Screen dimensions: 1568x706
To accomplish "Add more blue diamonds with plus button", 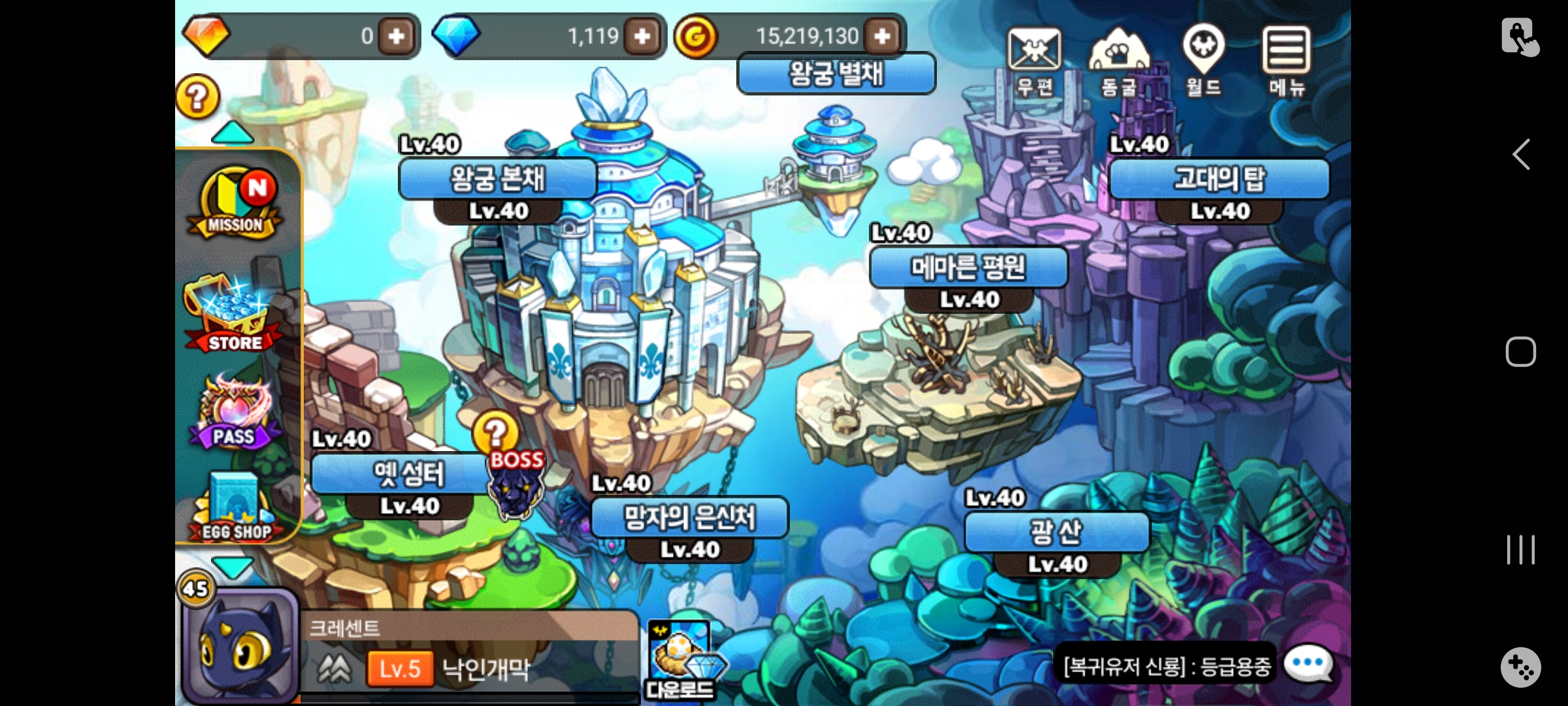I will click(642, 36).
